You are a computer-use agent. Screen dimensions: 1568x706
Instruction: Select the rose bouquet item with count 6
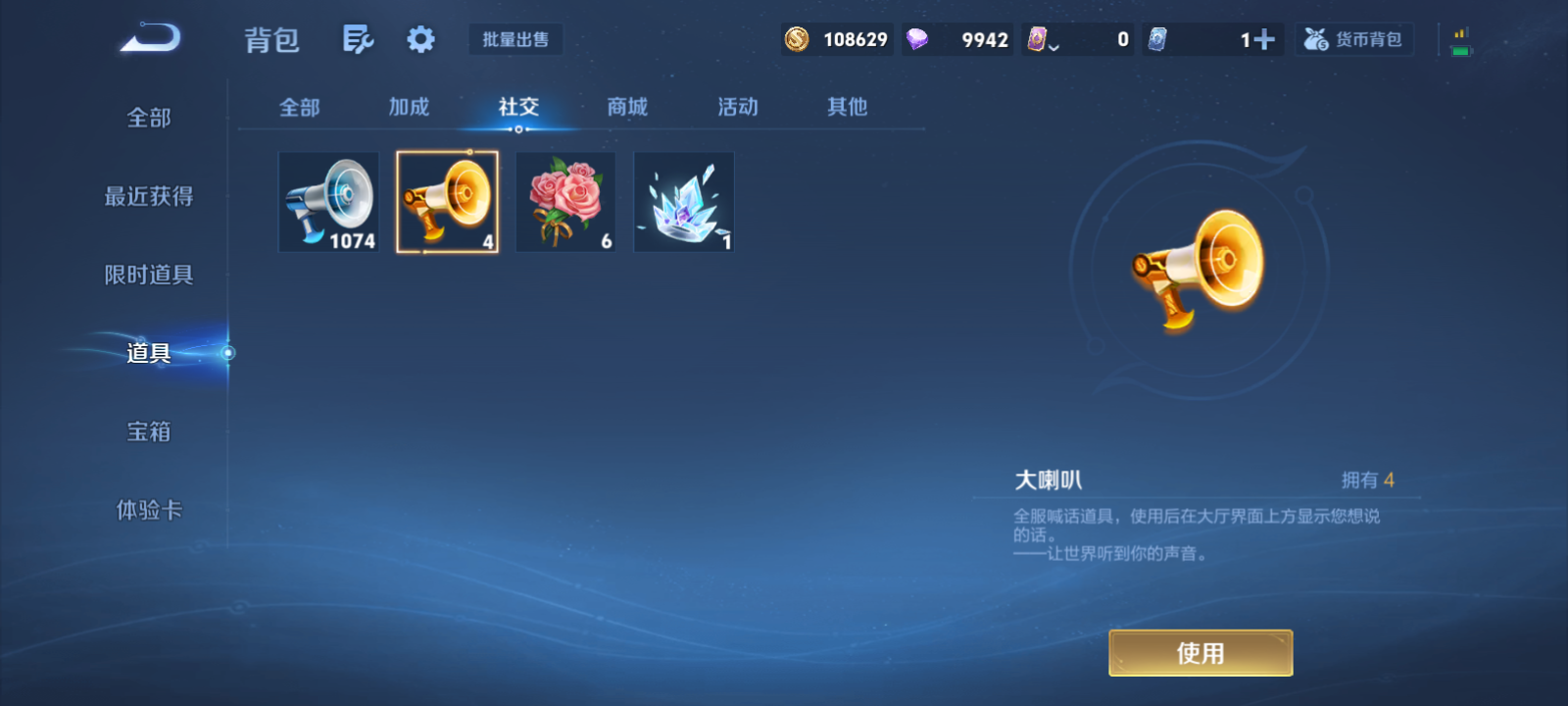(x=565, y=202)
